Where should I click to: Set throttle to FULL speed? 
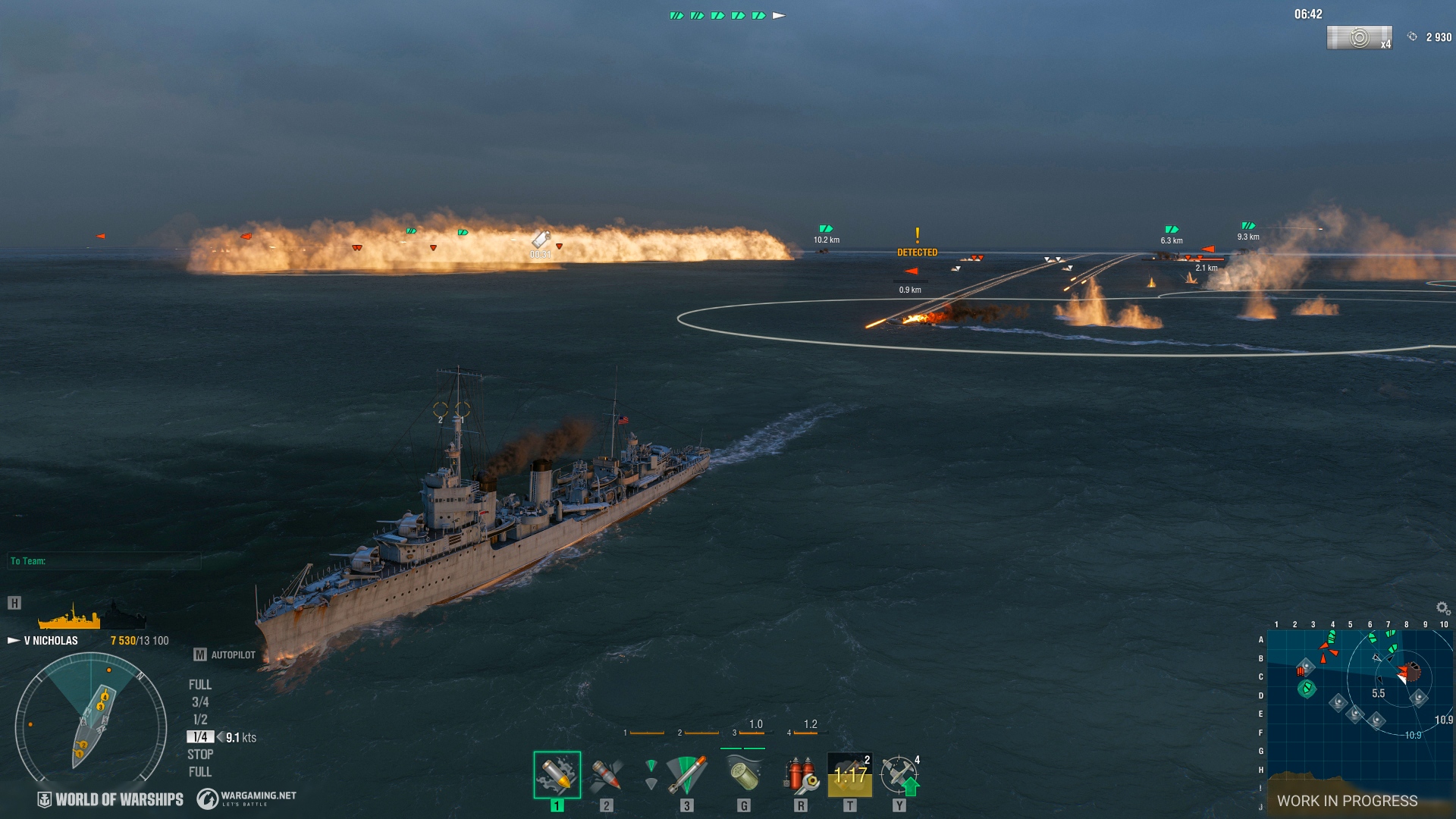200,683
